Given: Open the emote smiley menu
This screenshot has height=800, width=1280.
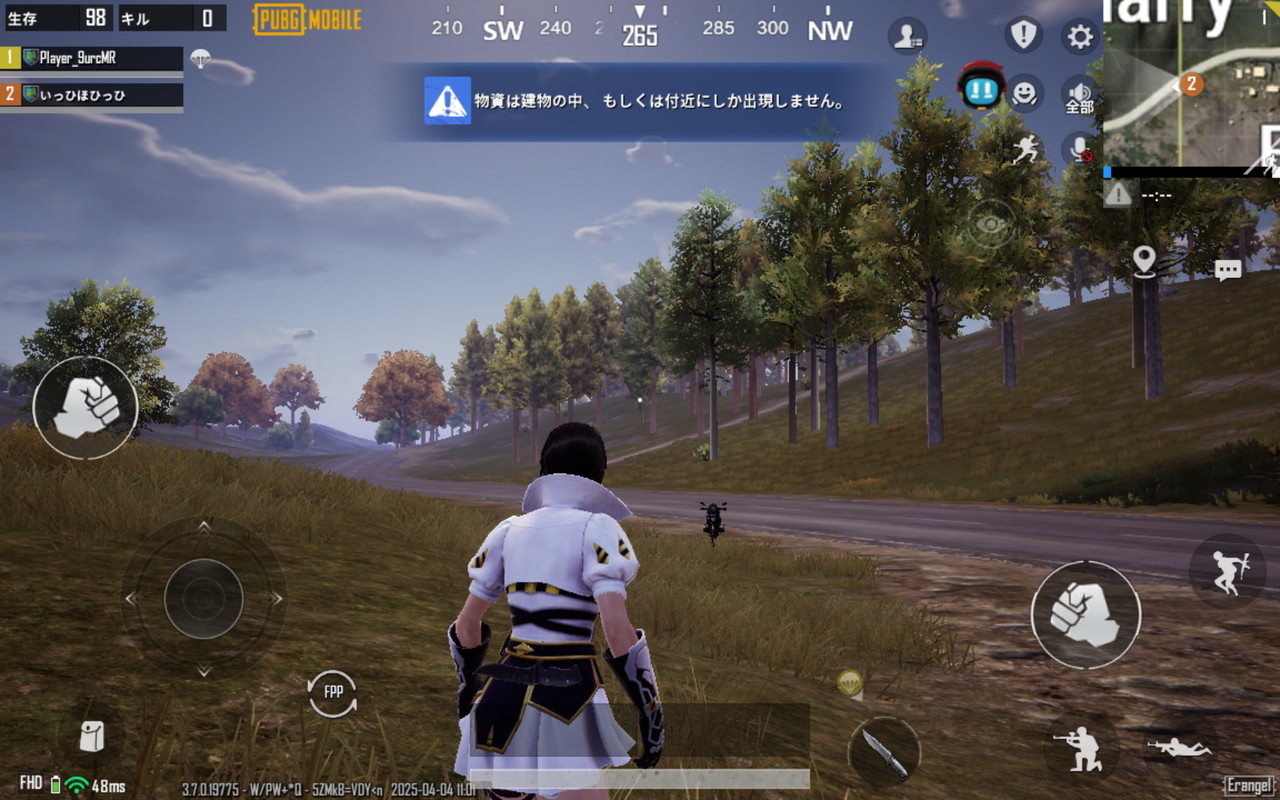Looking at the screenshot, I should click(x=1023, y=93).
